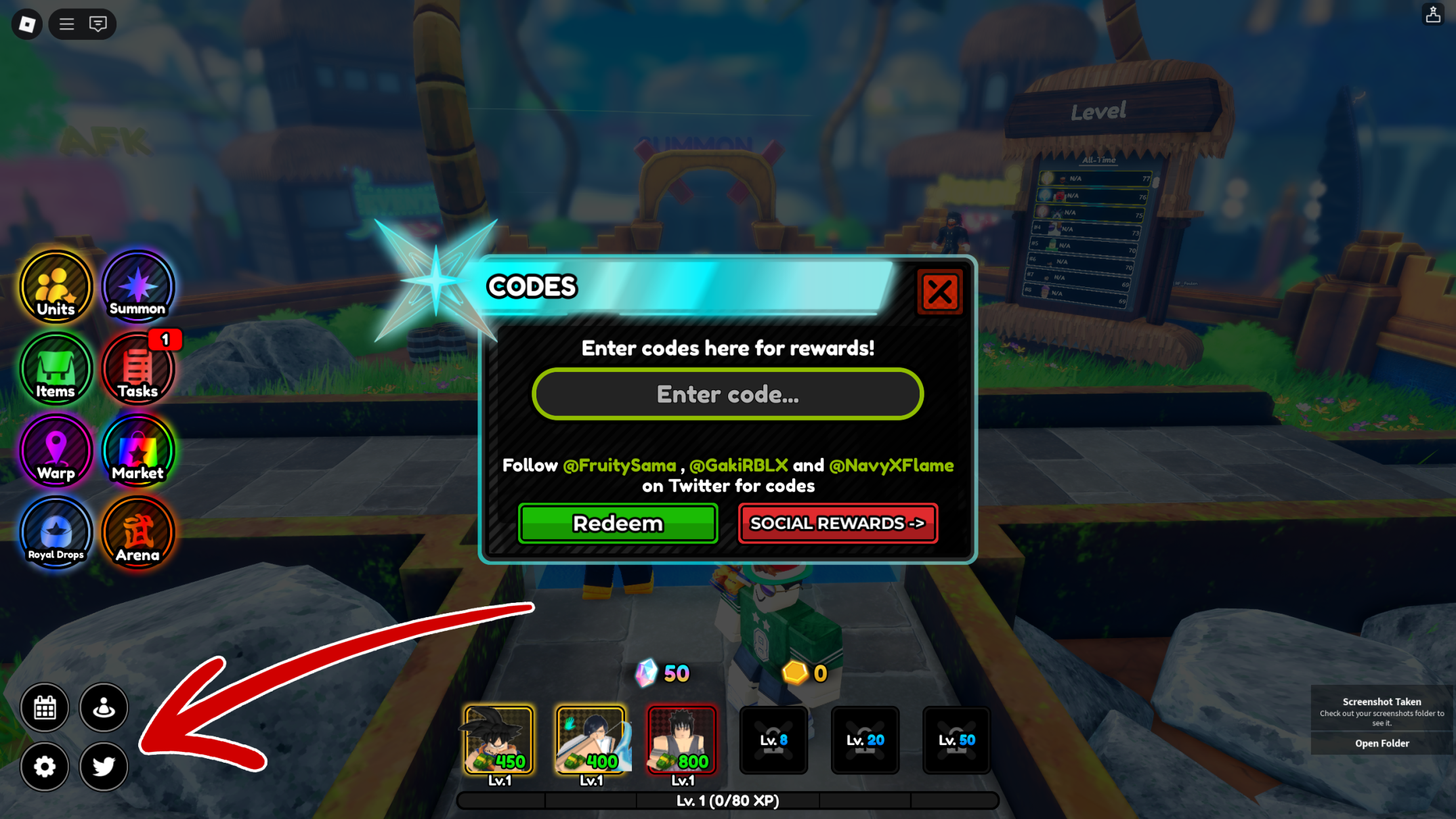
Task: Open the Warp teleport menu
Action: point(56,451)
